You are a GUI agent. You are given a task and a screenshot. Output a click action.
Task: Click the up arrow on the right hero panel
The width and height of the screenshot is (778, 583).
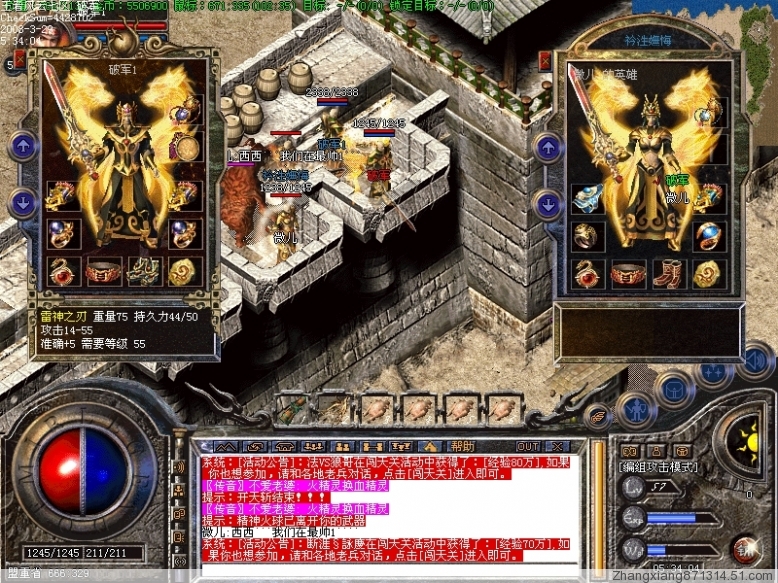(x=548, y=148)
